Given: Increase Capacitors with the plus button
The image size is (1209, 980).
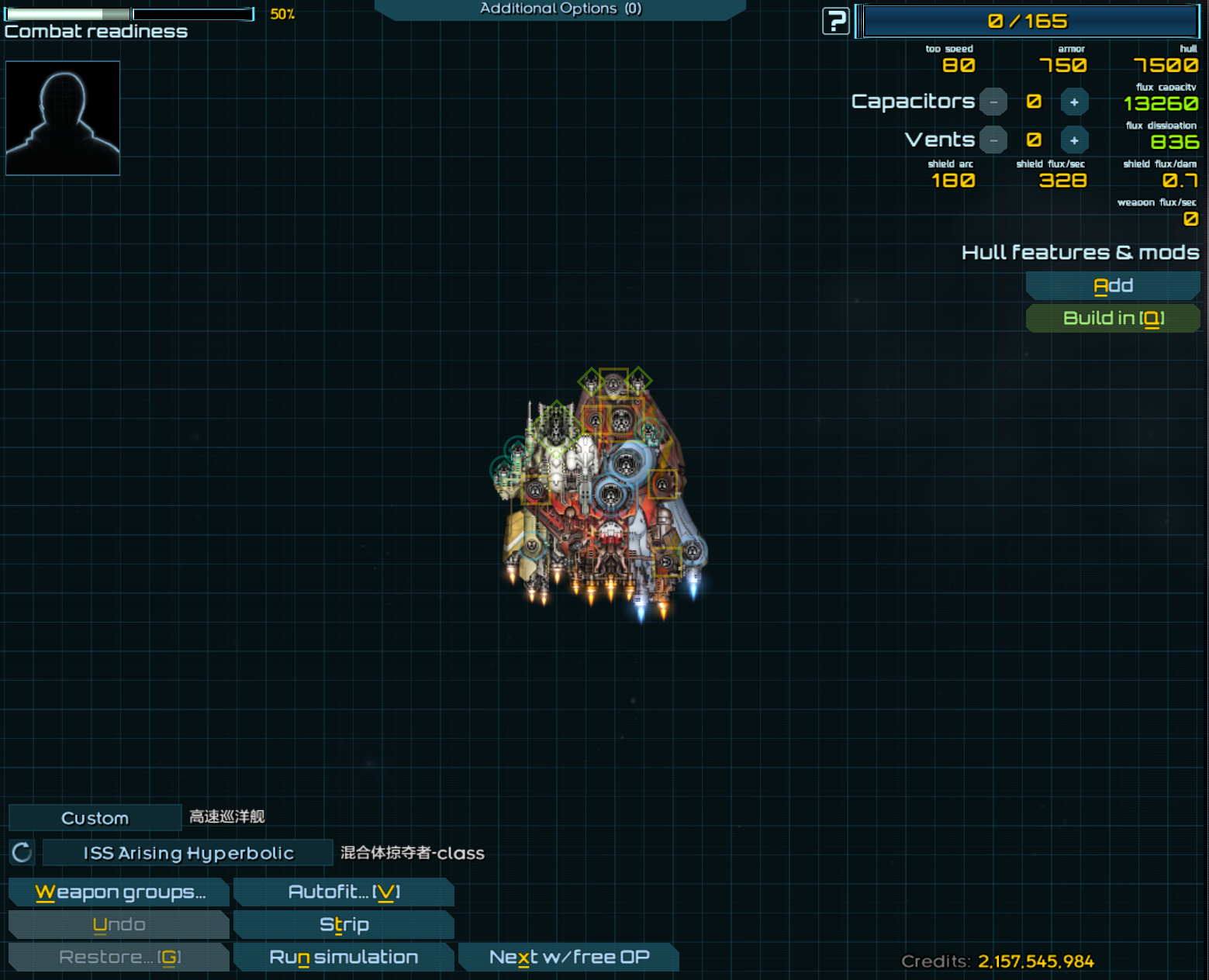Looking at the screenshot, I should point(1074,102).
